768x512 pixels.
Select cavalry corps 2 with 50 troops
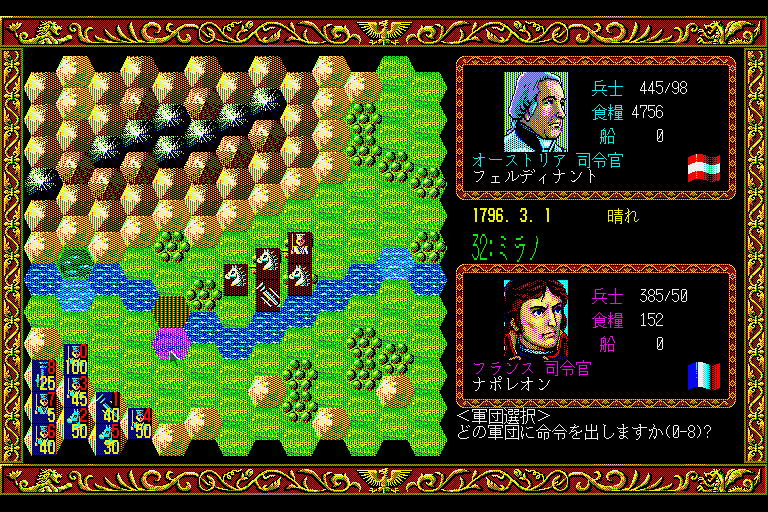coord(77,424)
